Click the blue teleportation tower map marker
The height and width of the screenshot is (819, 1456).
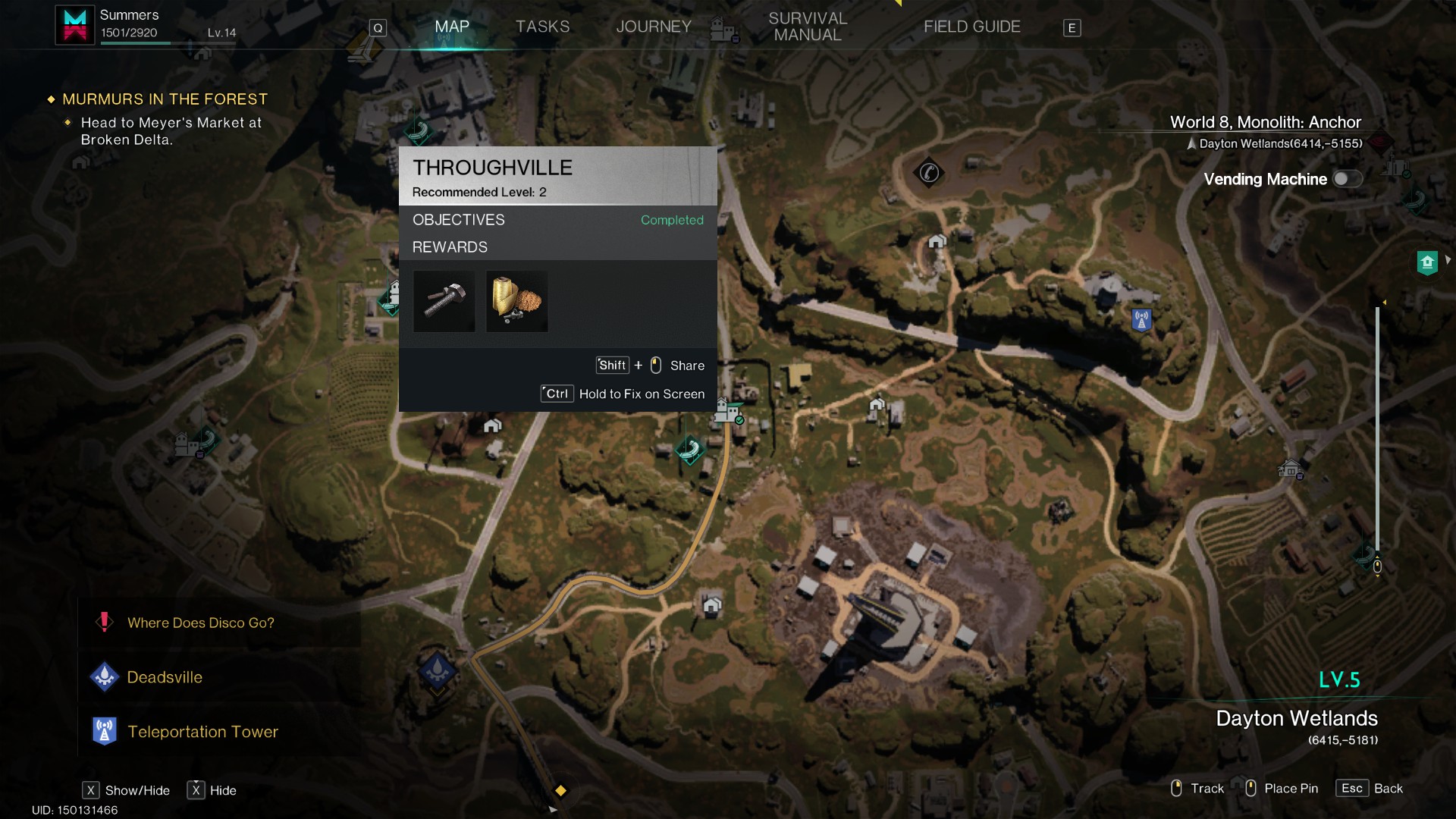[1141, 319]
